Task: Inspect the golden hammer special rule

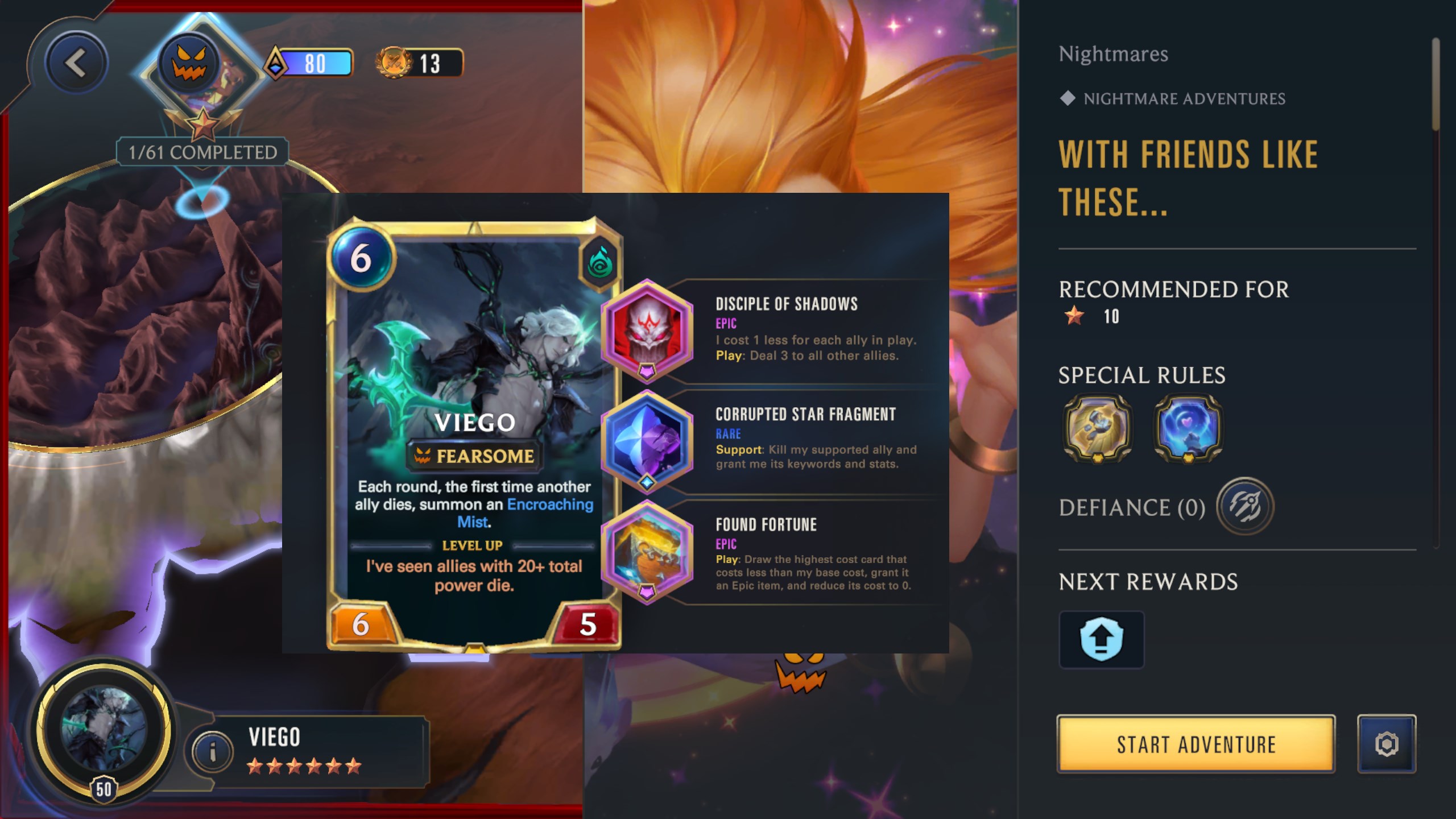Action: point(1097,428)
